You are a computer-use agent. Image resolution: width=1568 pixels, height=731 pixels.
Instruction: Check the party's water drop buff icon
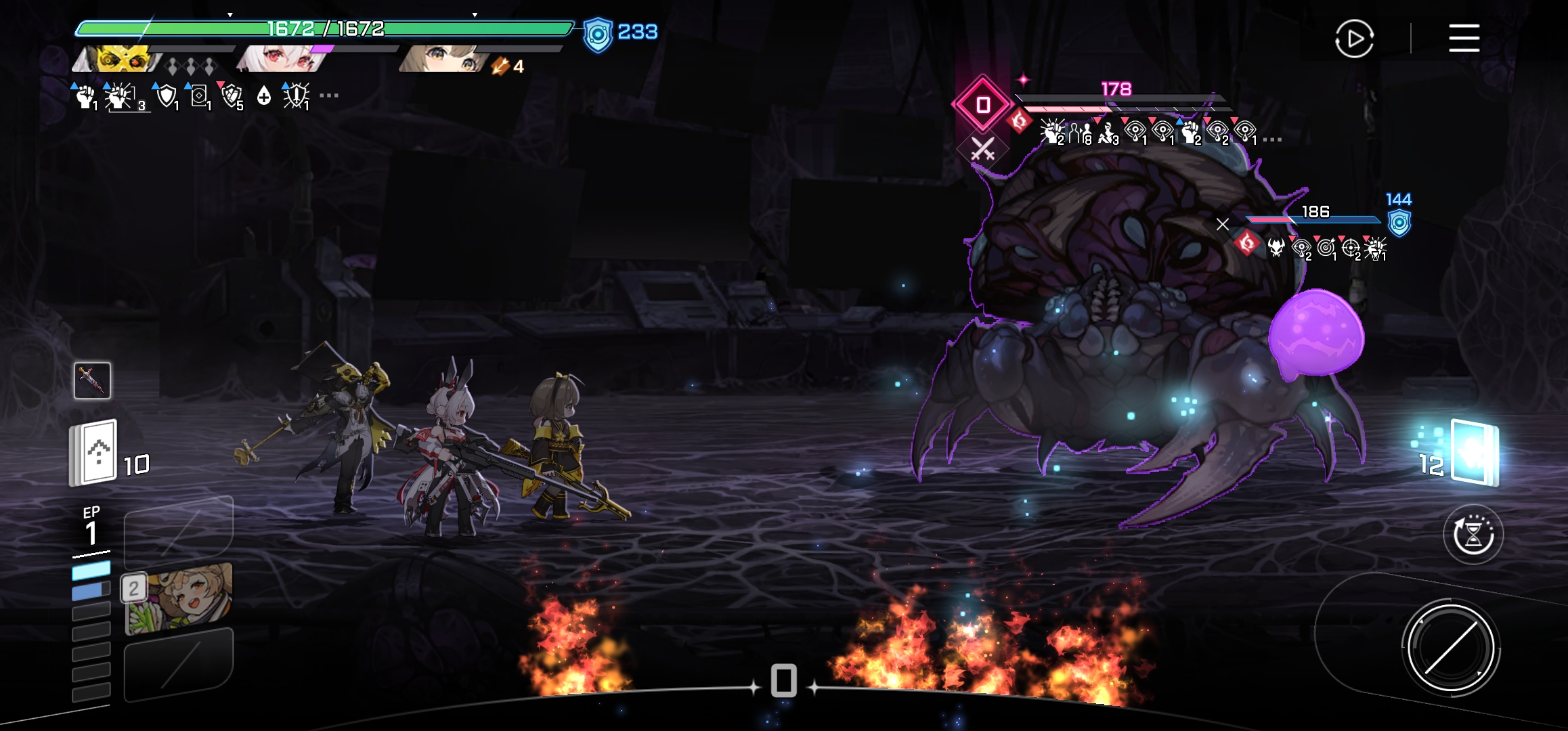click(264, 96)
